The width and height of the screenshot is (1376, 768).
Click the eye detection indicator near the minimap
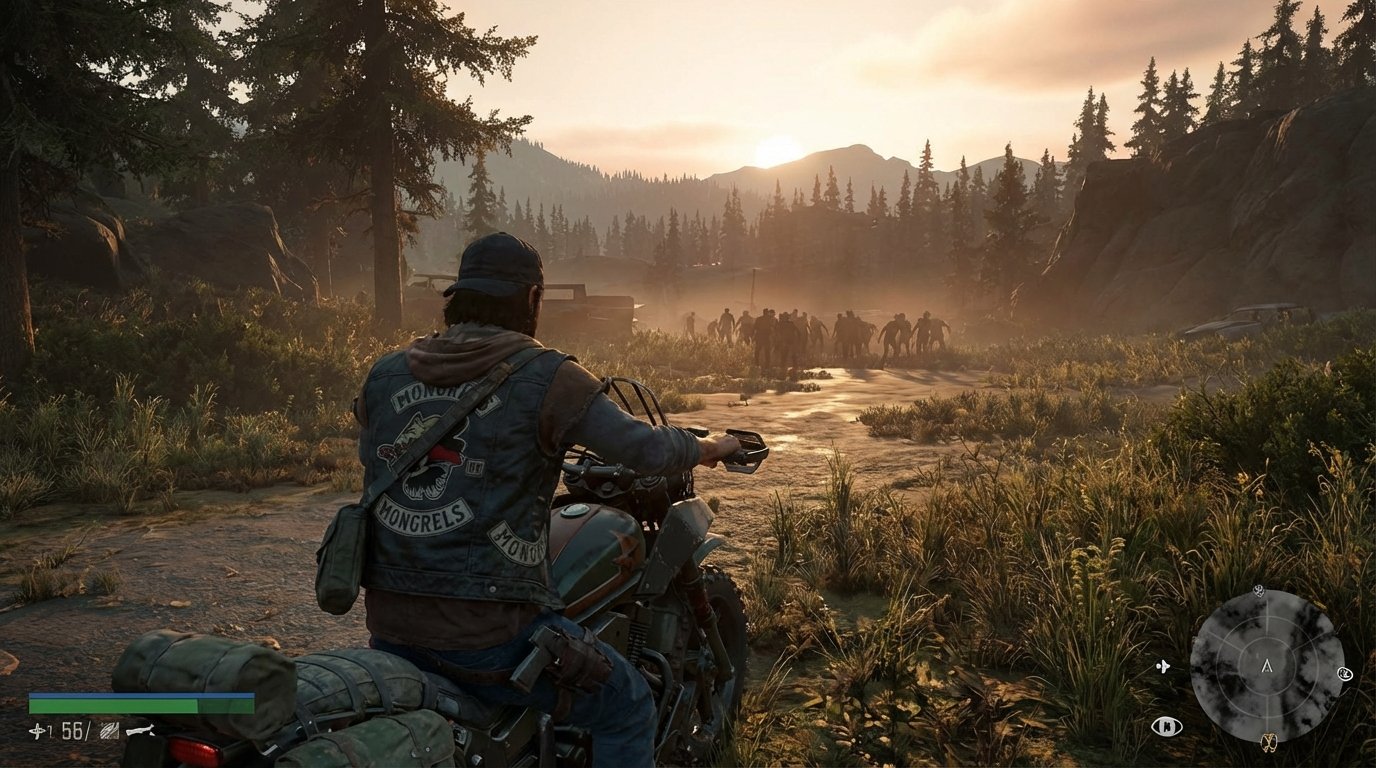[1167, 726]
